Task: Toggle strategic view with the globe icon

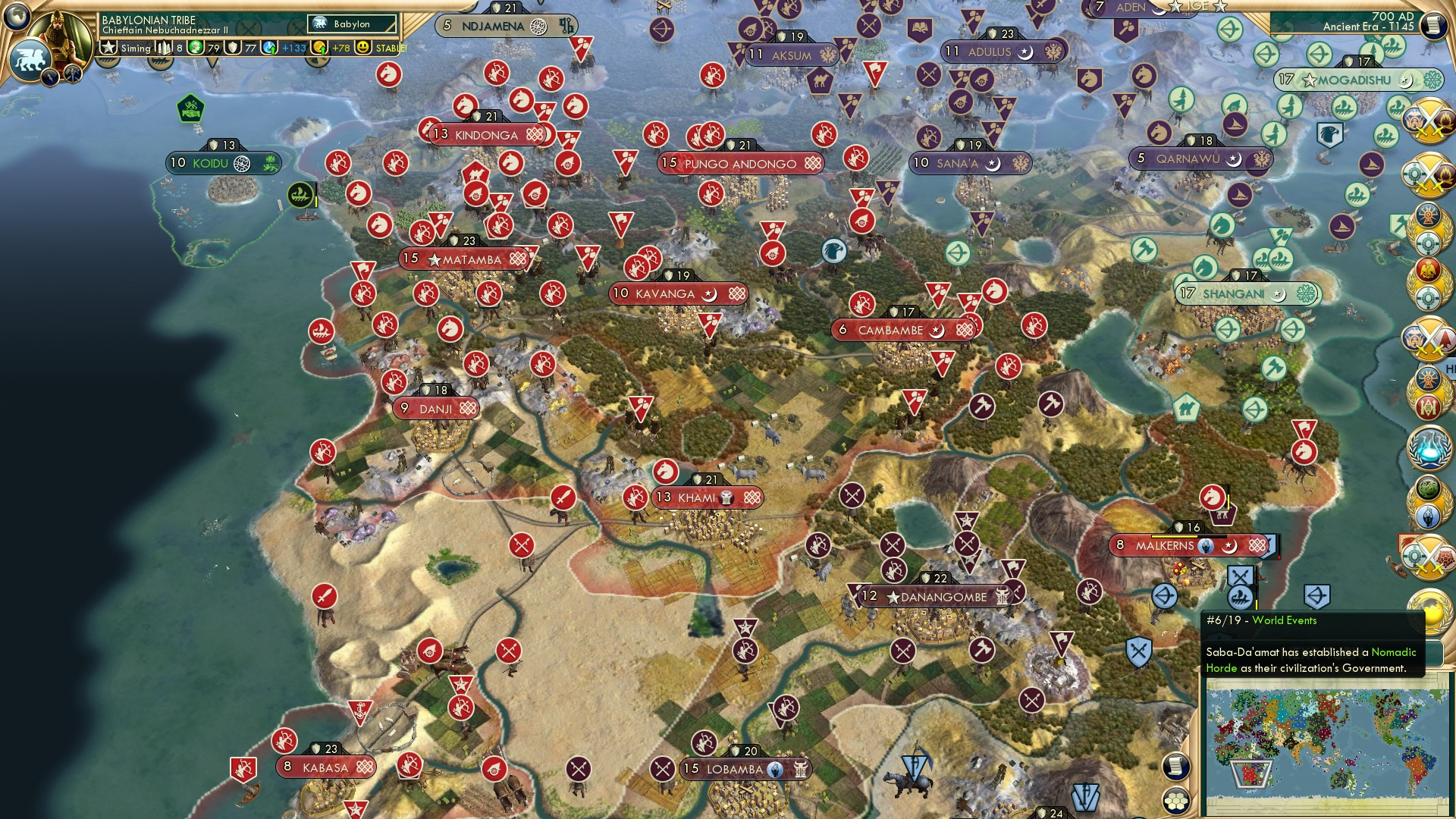Action: pyautogui.click(x=17, y=14)
